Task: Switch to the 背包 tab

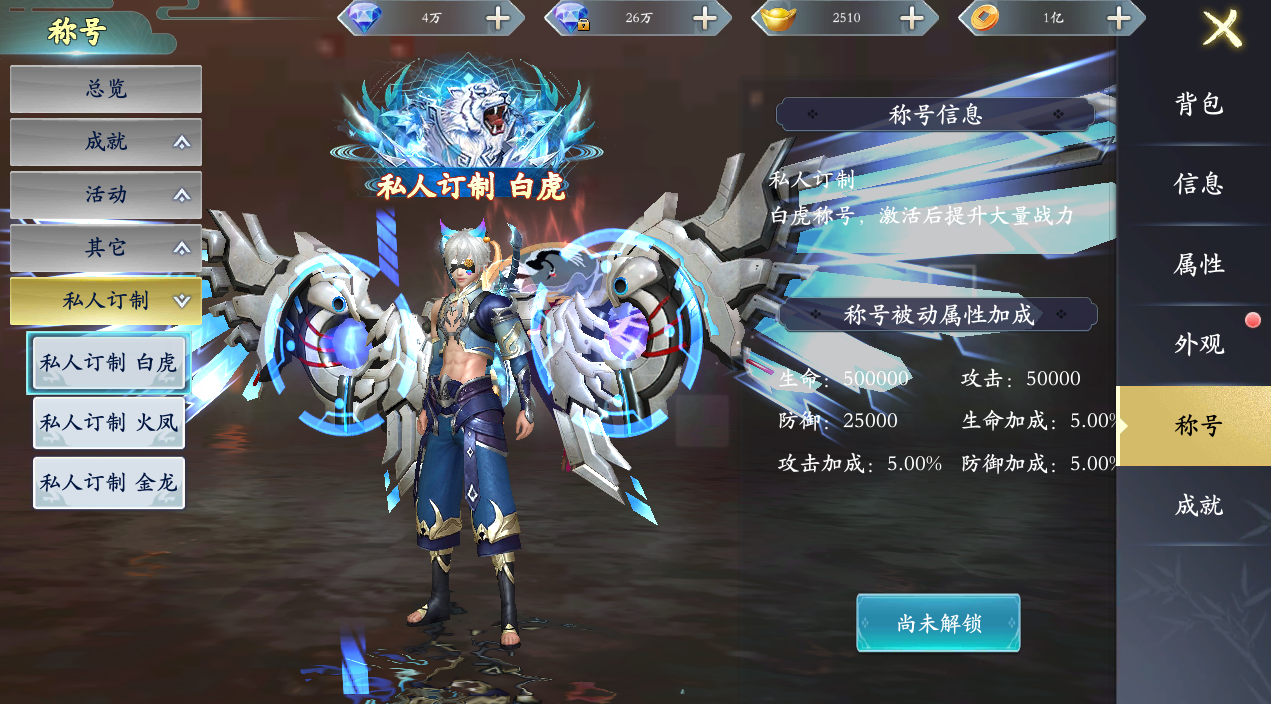Action: point(1198,104)
